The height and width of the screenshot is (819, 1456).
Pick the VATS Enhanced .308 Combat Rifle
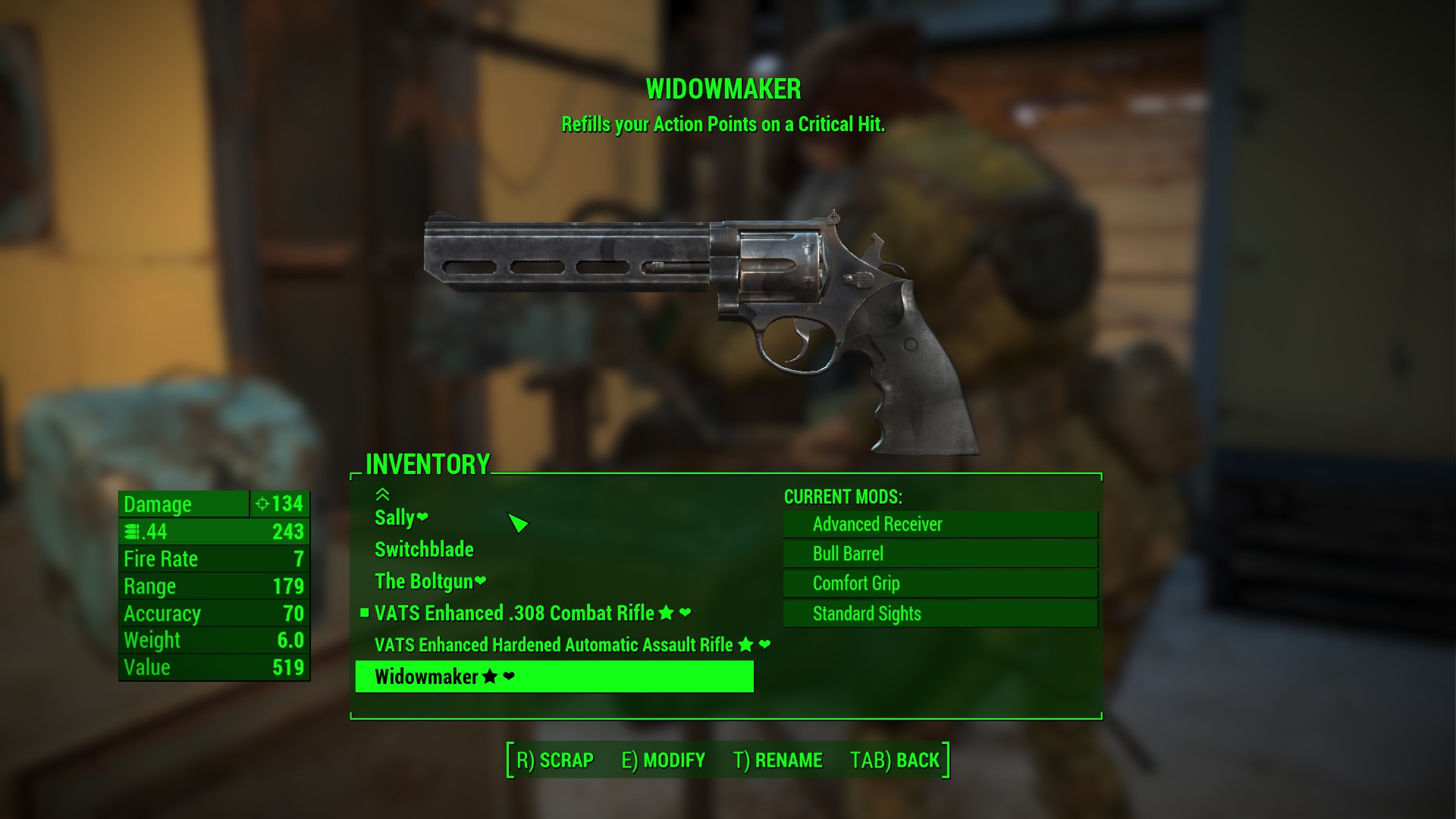coord(514,613)
